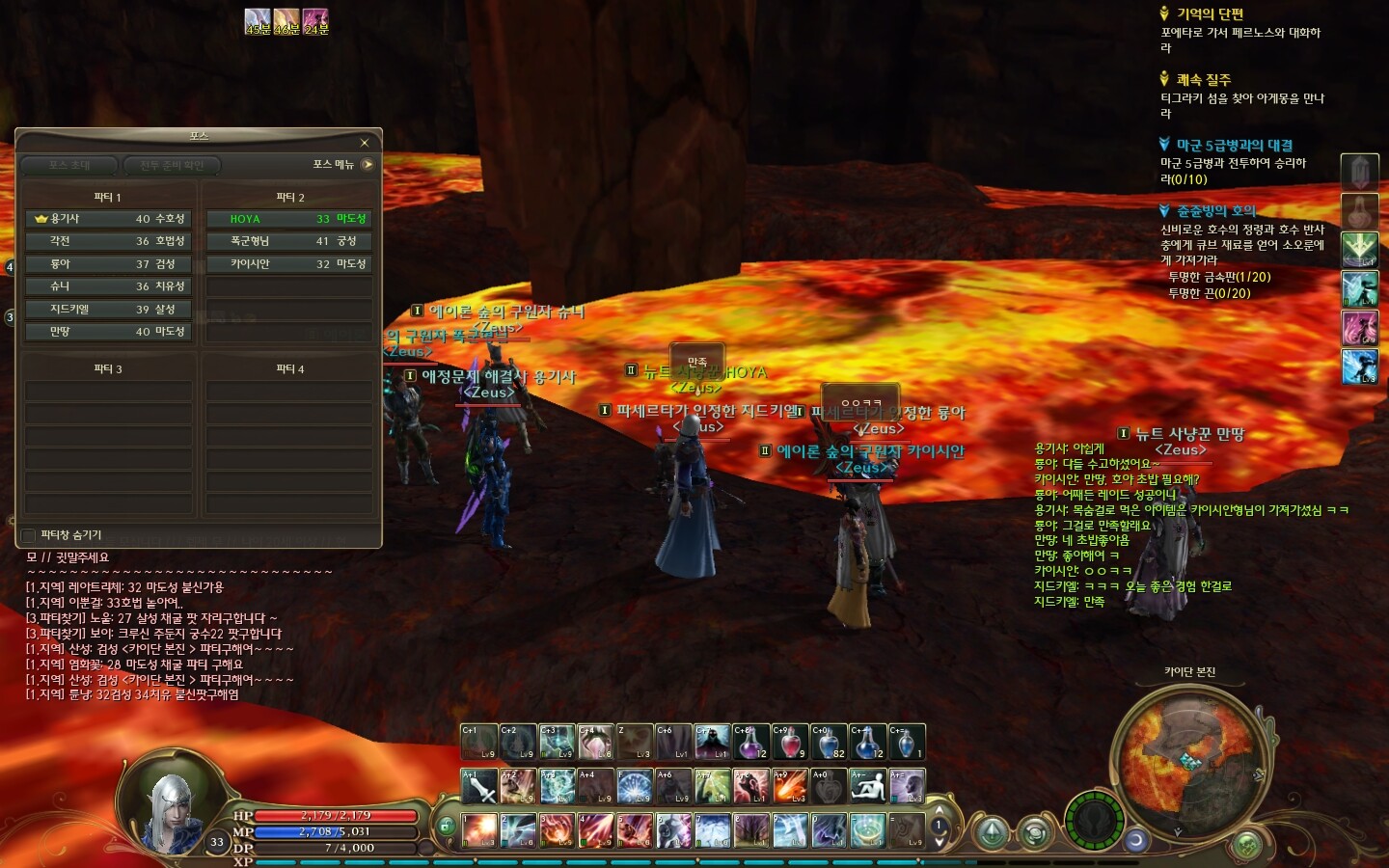Choose 카이시안 row in party 2
1389x868 pixels.
pyautogui.click(x=288, y=263)
